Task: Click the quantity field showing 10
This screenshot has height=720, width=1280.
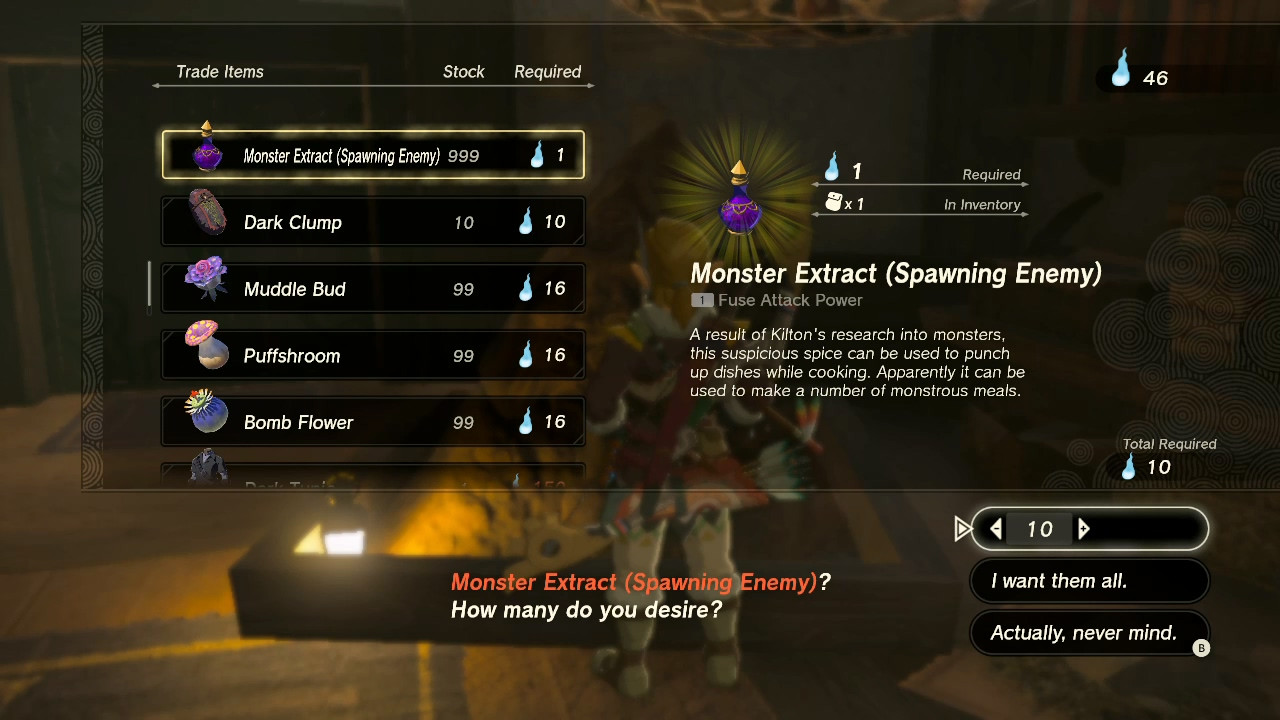Action: click(1038, 529)
